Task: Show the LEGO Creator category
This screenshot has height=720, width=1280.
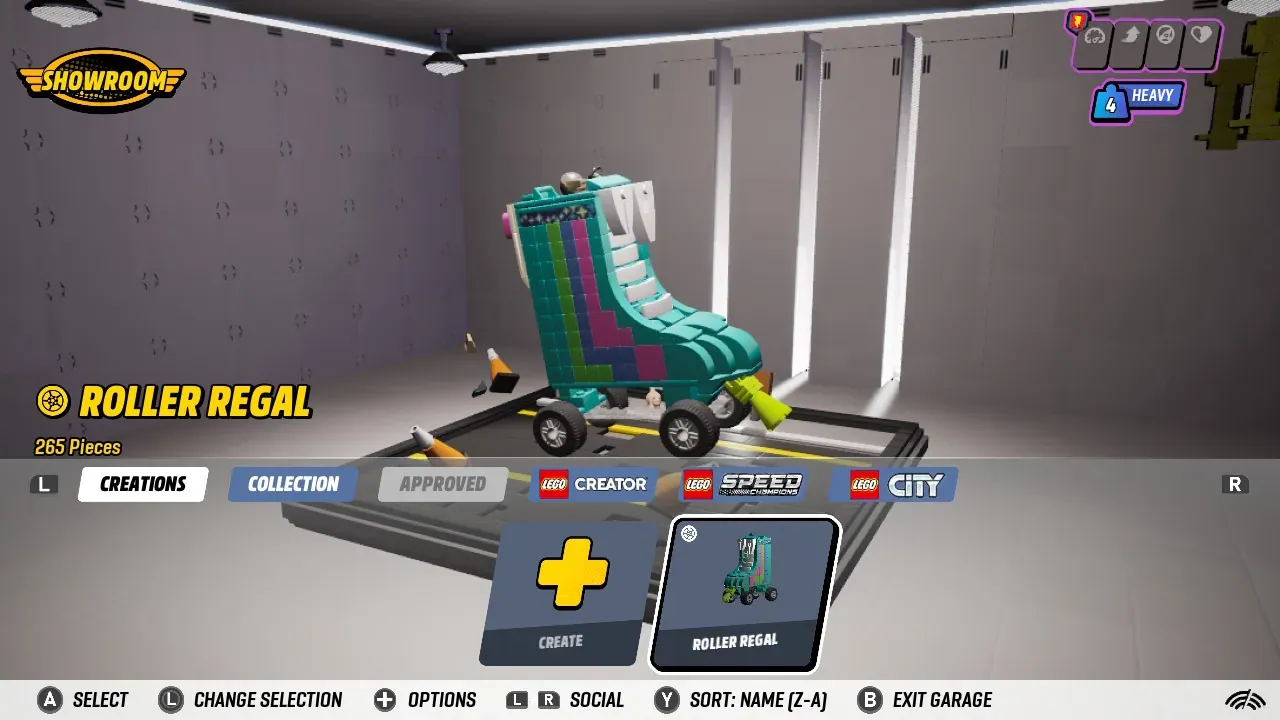Action: pos(593,484)
